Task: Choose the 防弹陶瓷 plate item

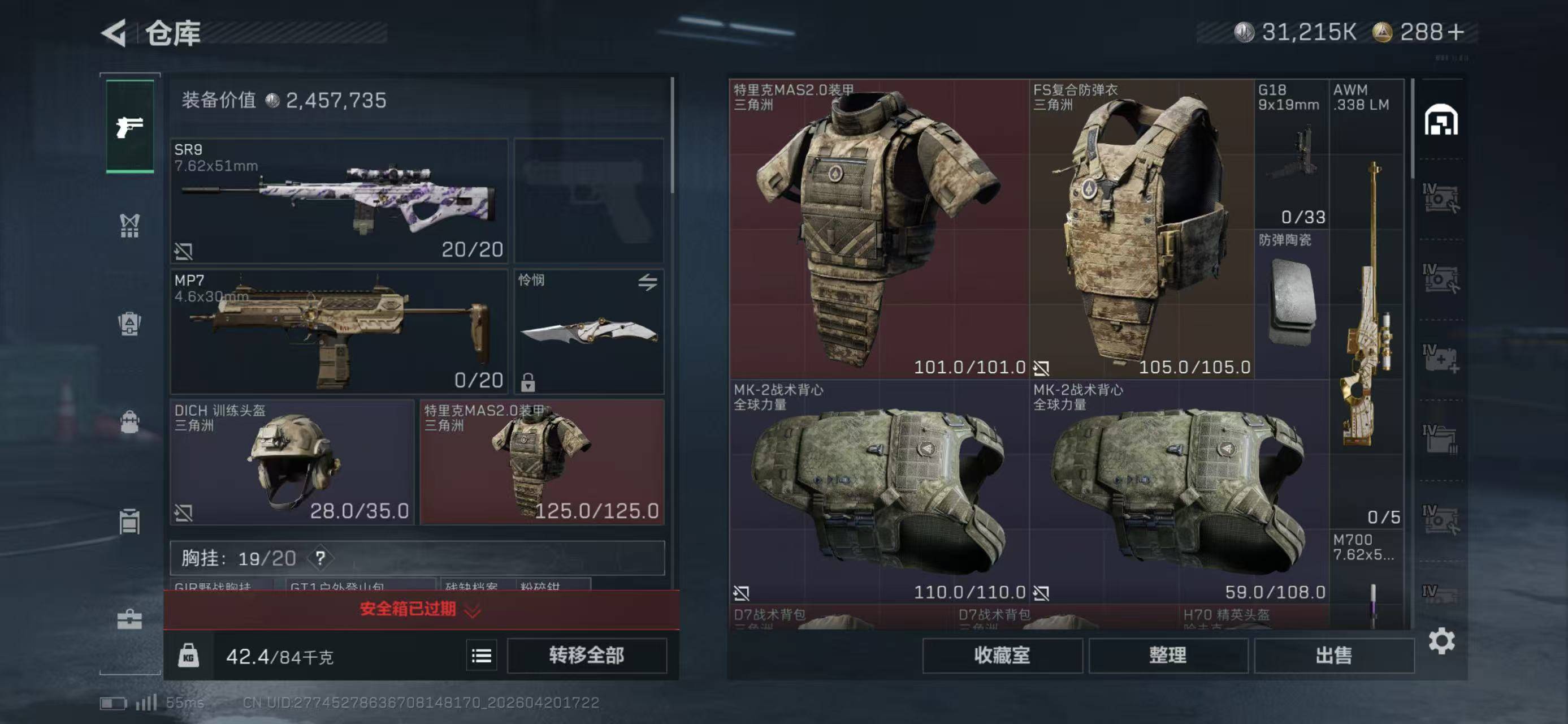Action: pyautogui.click(x=1292, y=303)
